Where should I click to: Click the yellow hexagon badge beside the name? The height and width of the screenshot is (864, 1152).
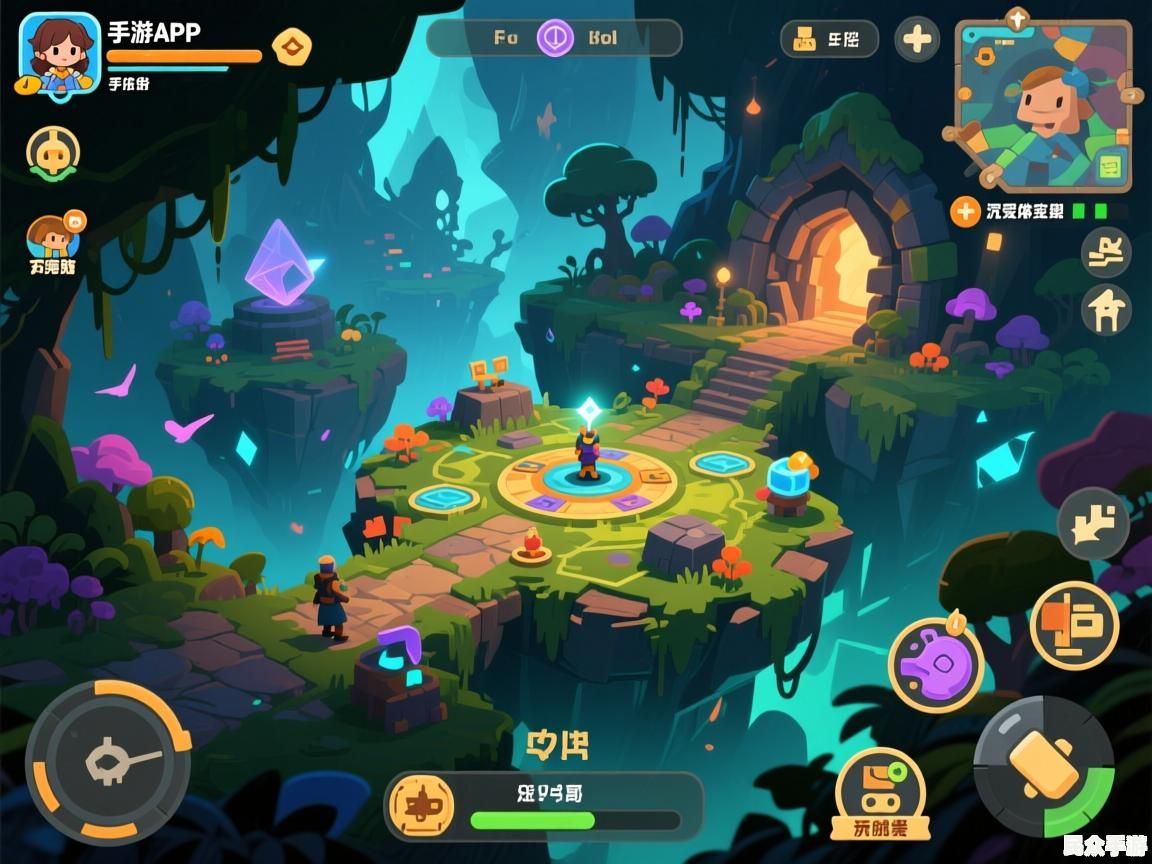(292, 45)
